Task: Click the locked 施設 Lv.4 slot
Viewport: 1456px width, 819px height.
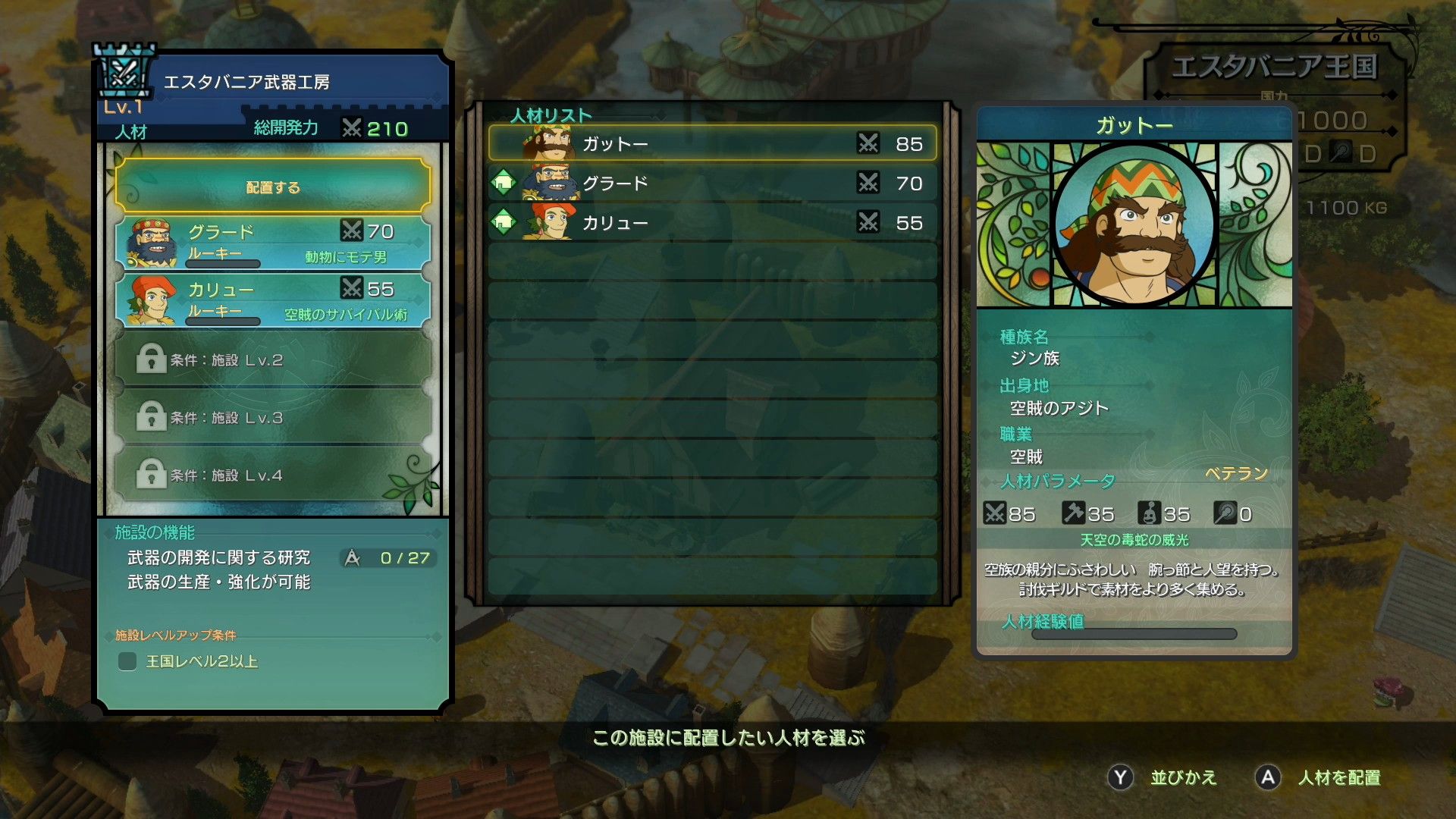Action: [x=273, y=475]
